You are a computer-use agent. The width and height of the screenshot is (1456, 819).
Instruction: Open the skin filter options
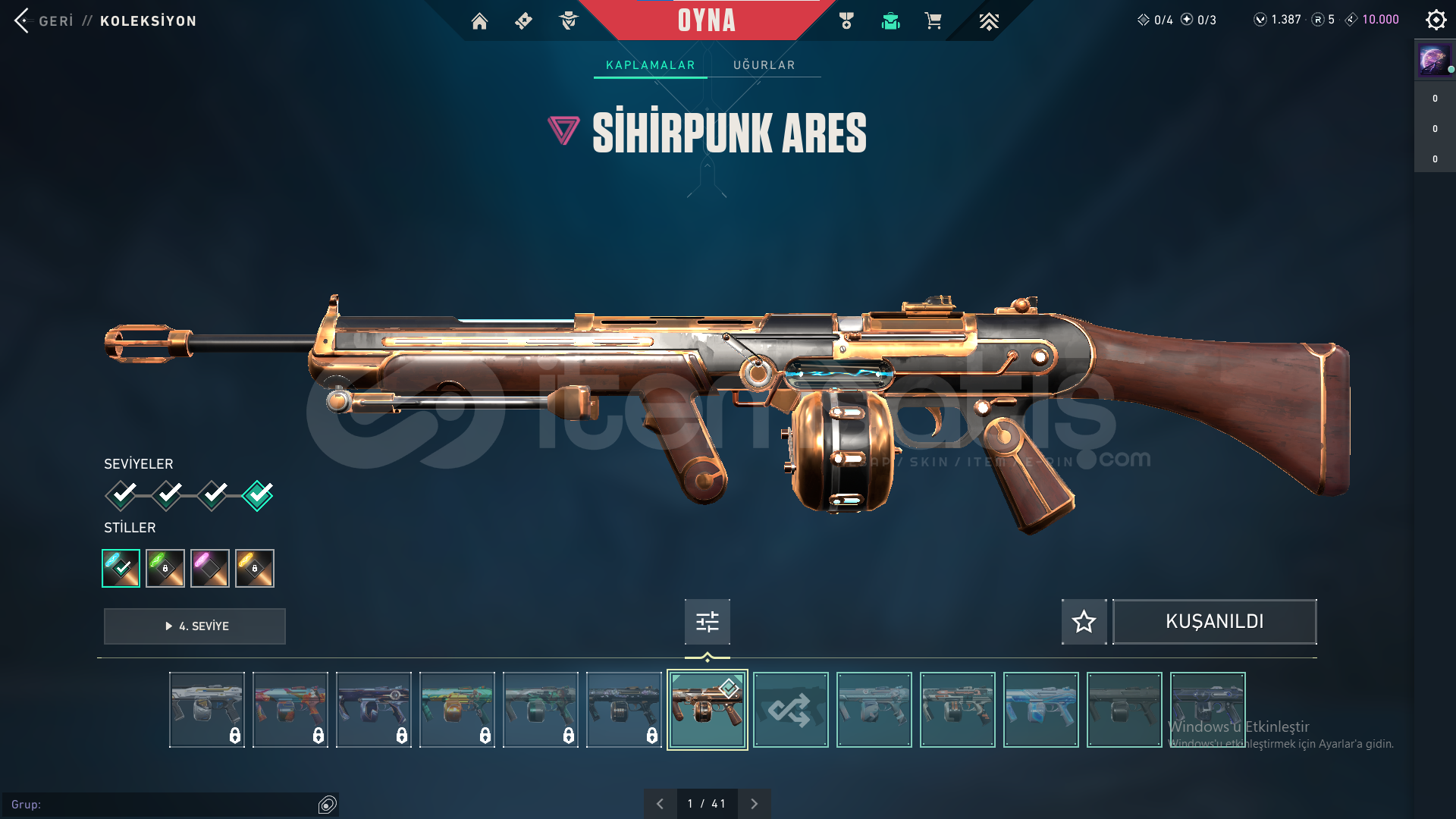click(x=707, y=622)
